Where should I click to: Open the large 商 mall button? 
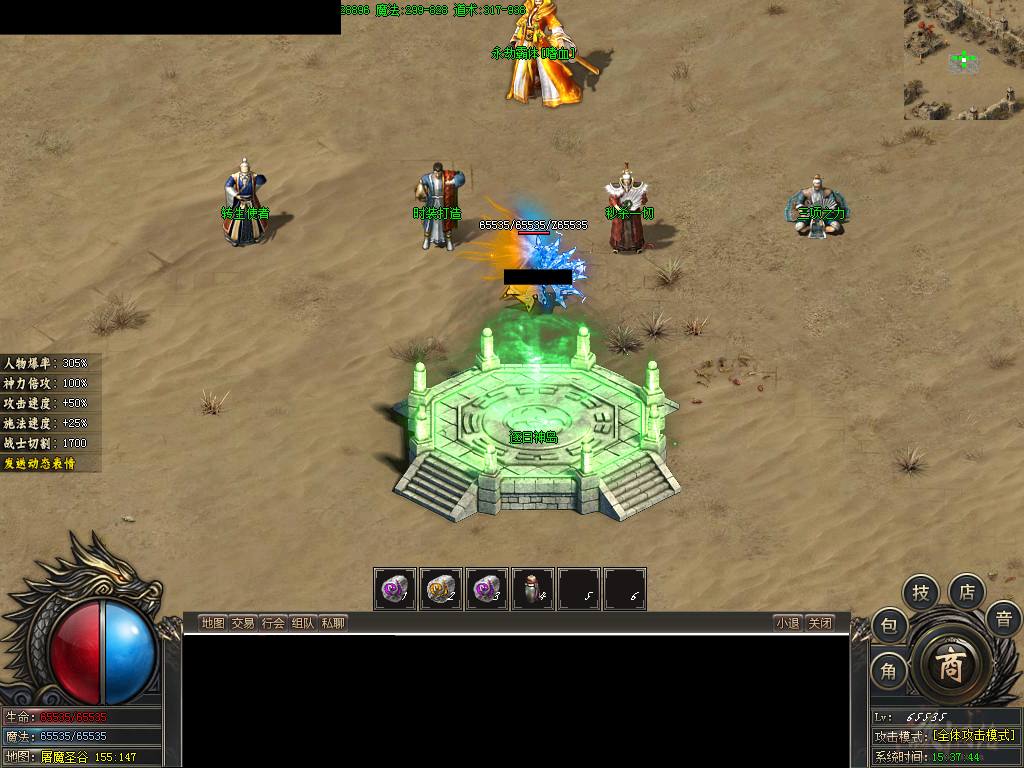[x=950, y=667]
